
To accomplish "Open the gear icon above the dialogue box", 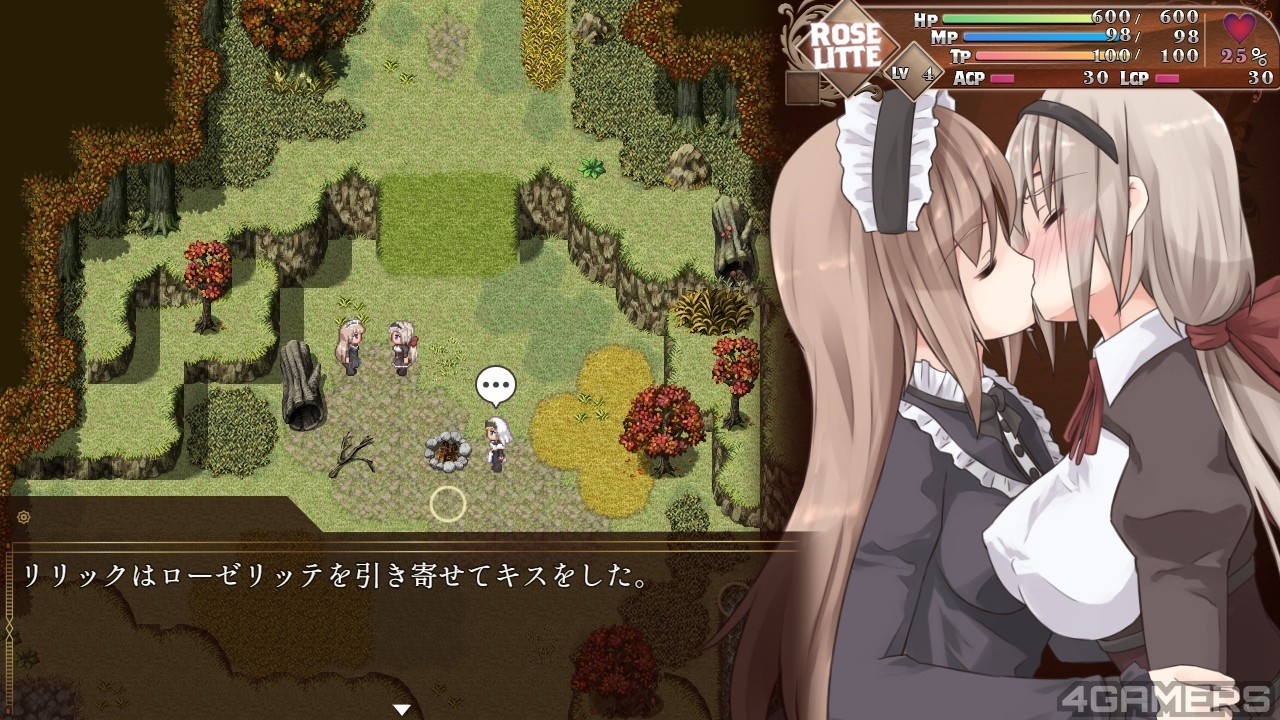I will (23, 517).
